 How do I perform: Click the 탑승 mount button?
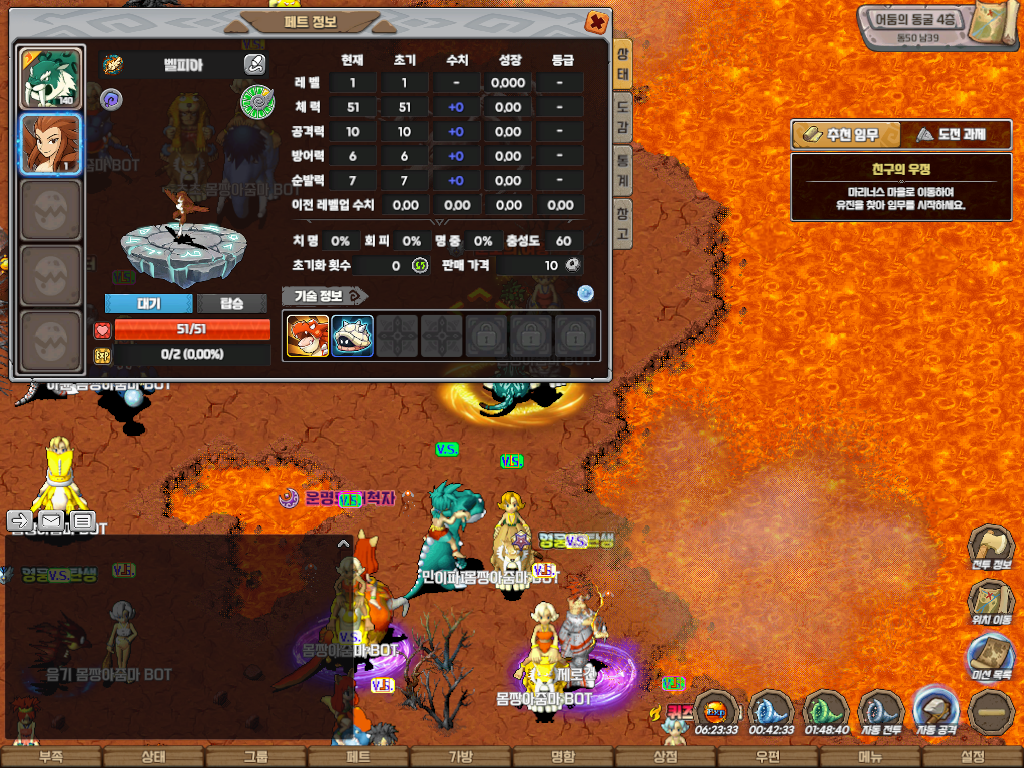click(x=231, y=303)
